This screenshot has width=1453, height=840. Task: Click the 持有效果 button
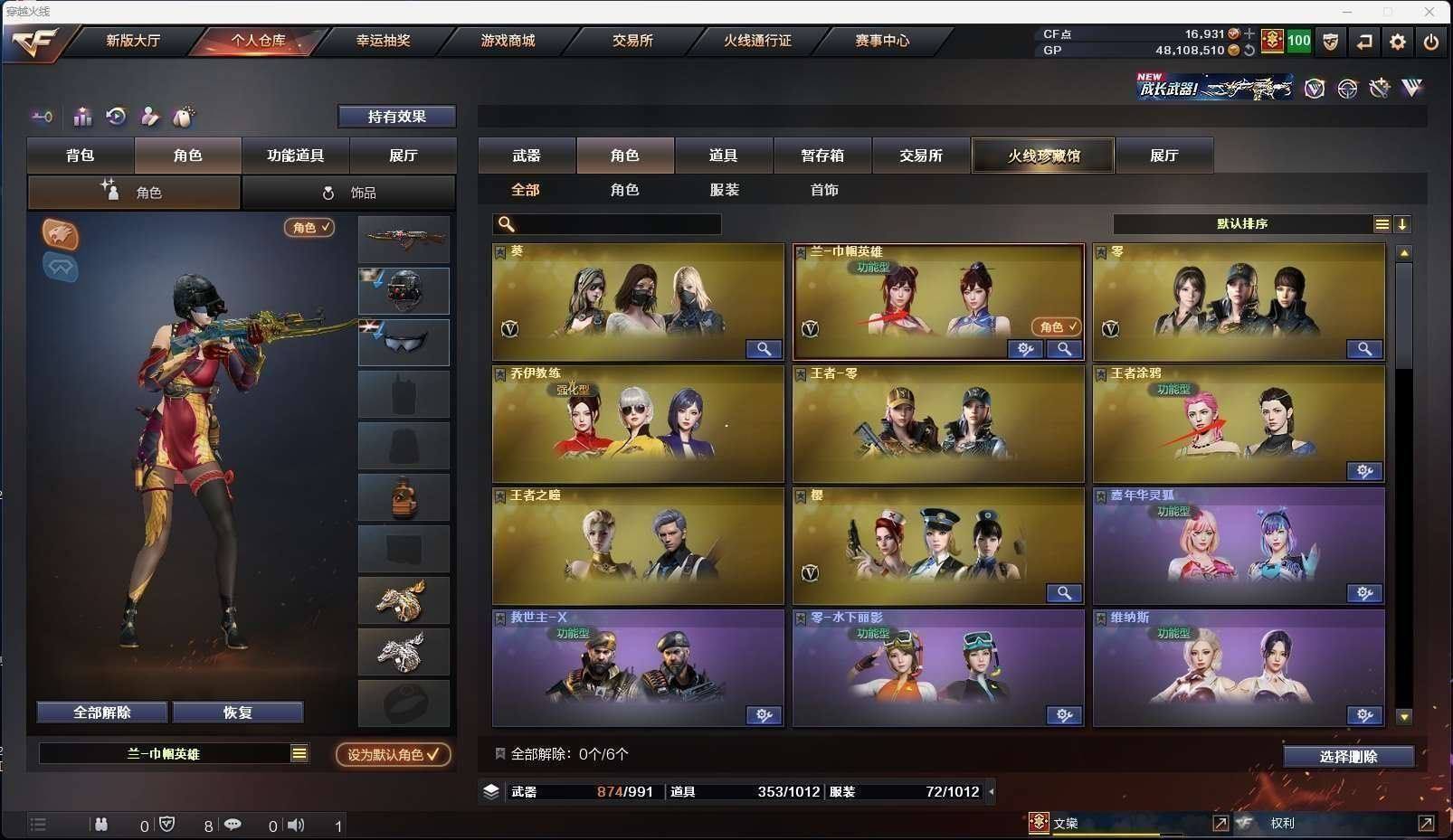[396, 117]
